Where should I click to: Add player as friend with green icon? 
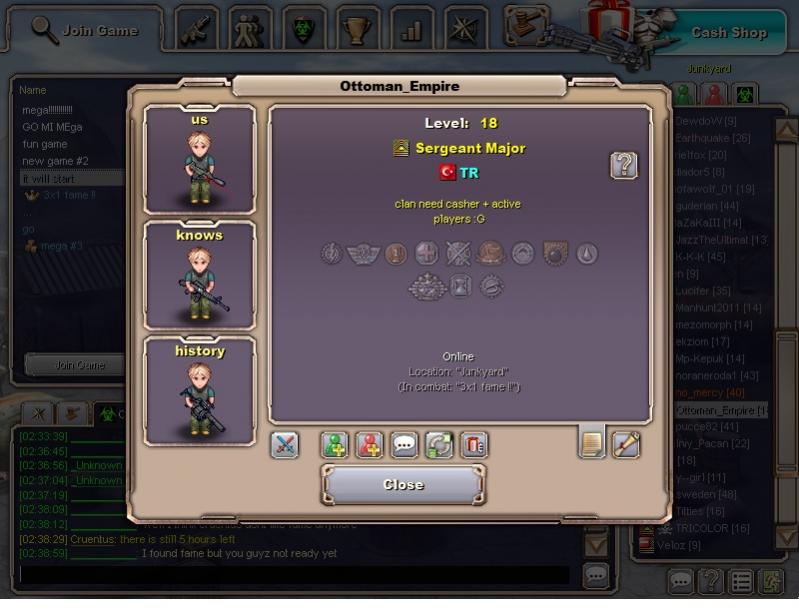[335, 445]
